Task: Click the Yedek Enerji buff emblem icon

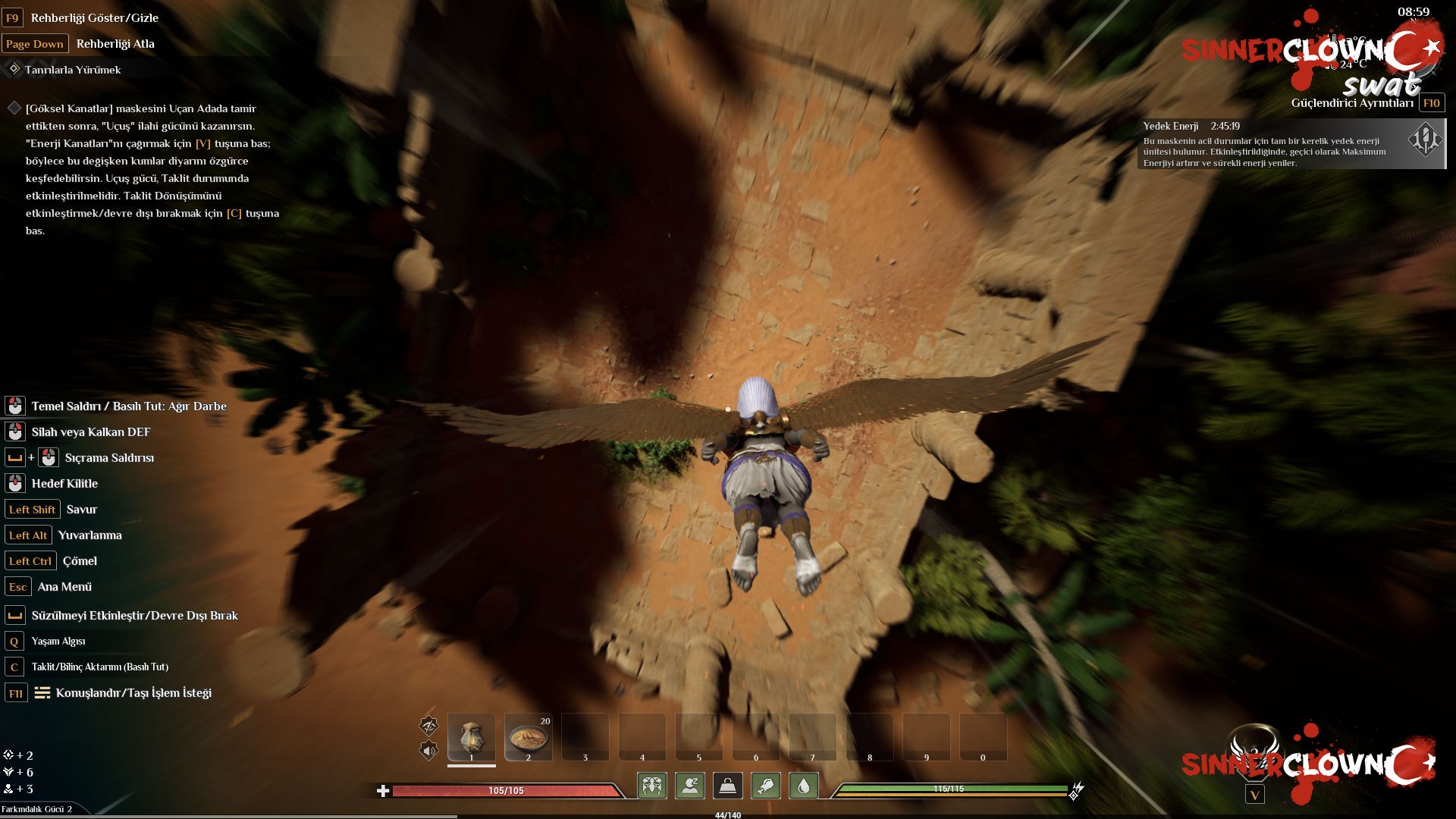Action: click(x=1424, y=140)
